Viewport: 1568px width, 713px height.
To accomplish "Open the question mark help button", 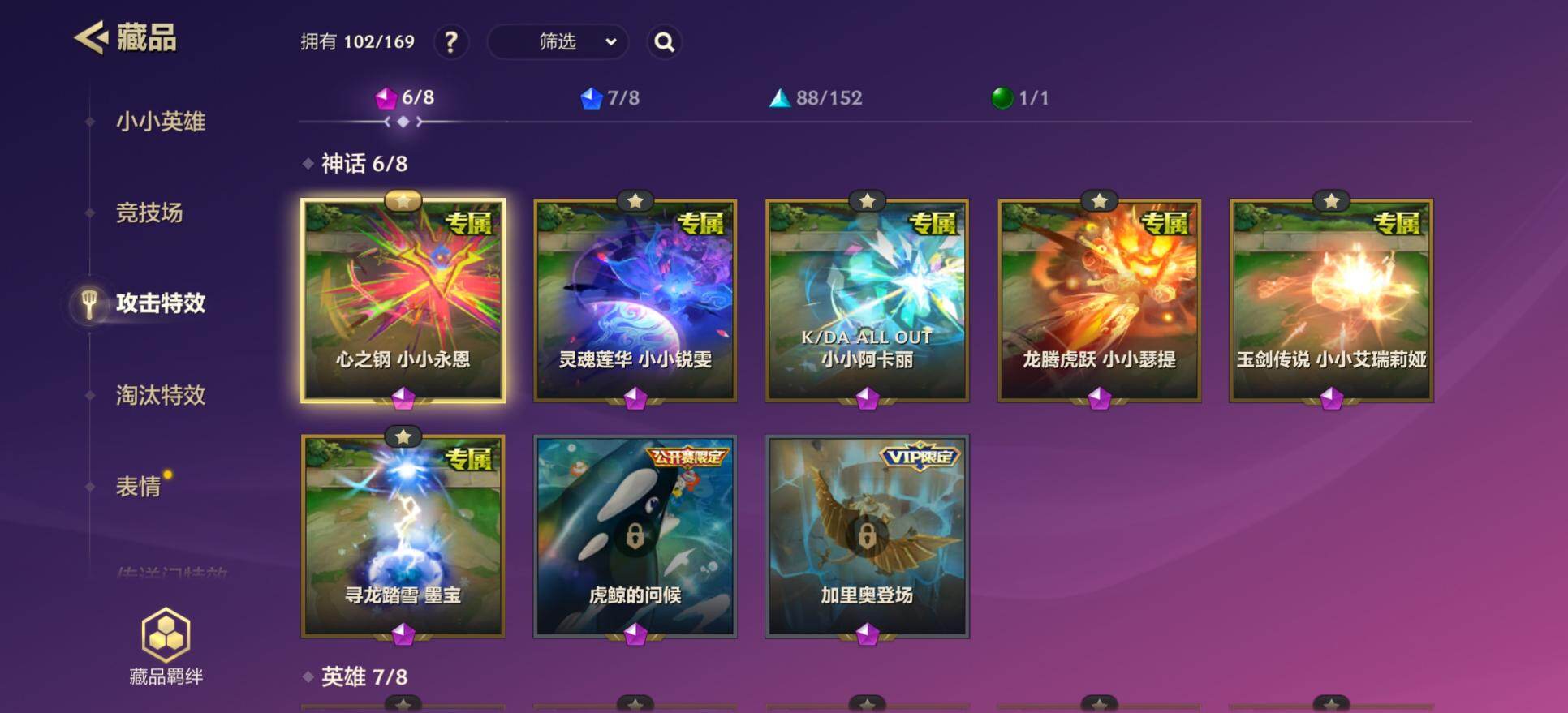I will pos(451,42).
